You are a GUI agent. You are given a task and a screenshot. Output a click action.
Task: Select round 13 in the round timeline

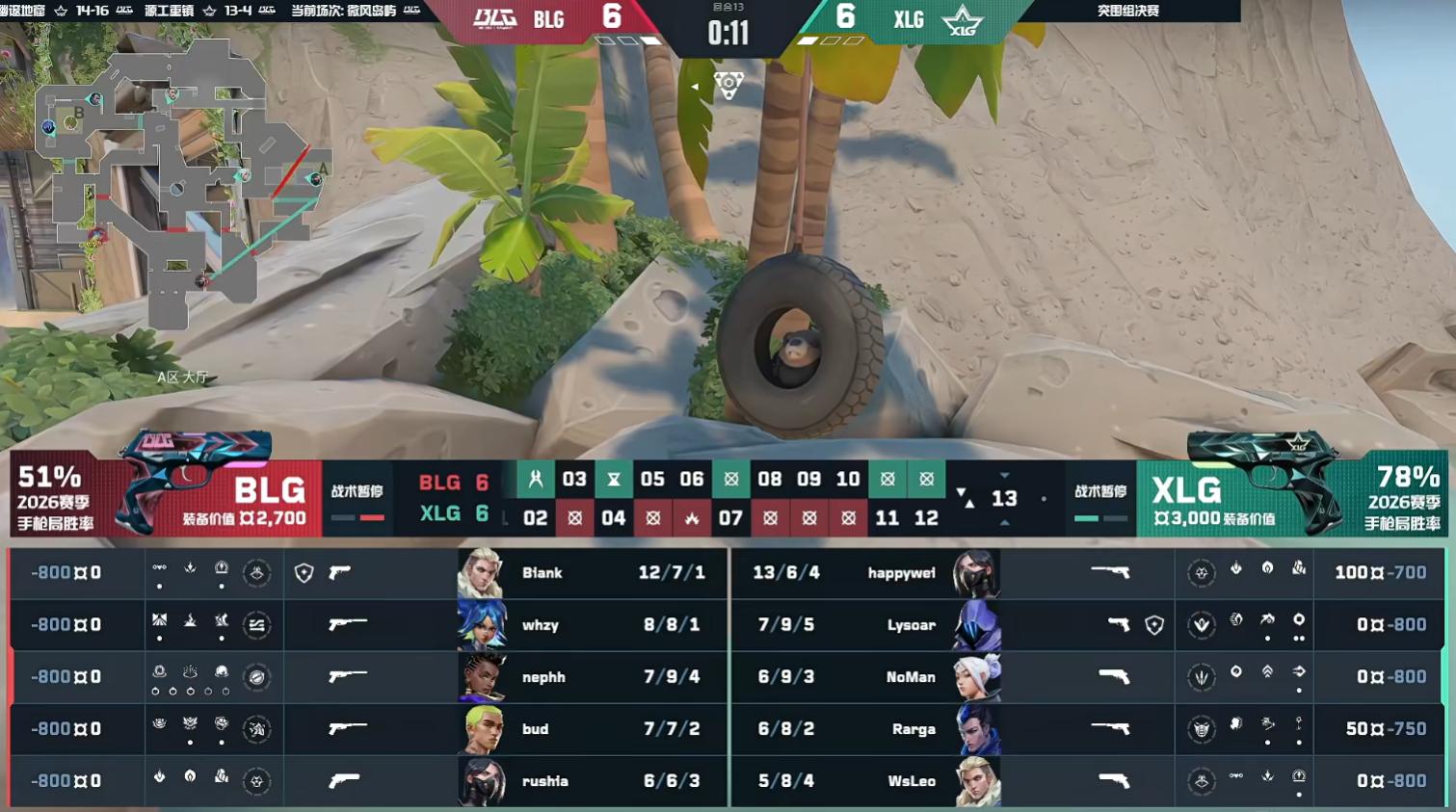(x=1004, y=498)
